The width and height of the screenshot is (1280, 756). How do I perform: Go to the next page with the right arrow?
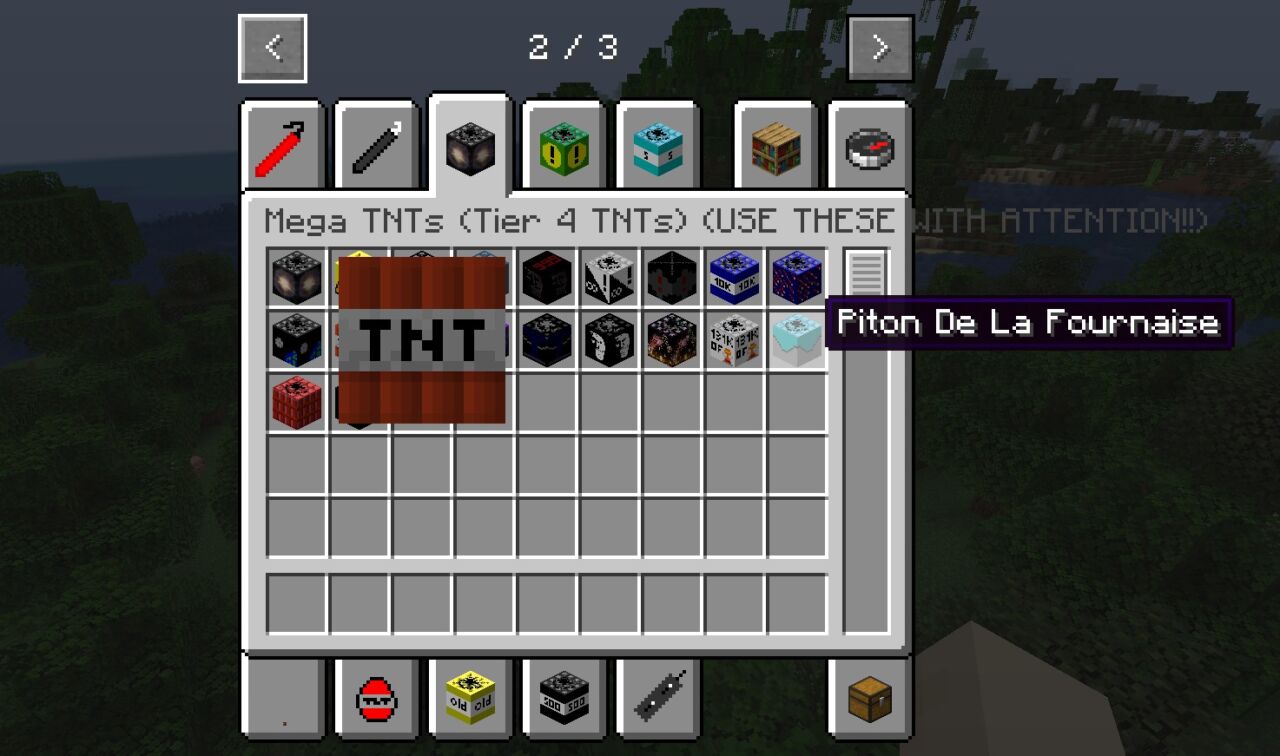[x=879, y=47]
